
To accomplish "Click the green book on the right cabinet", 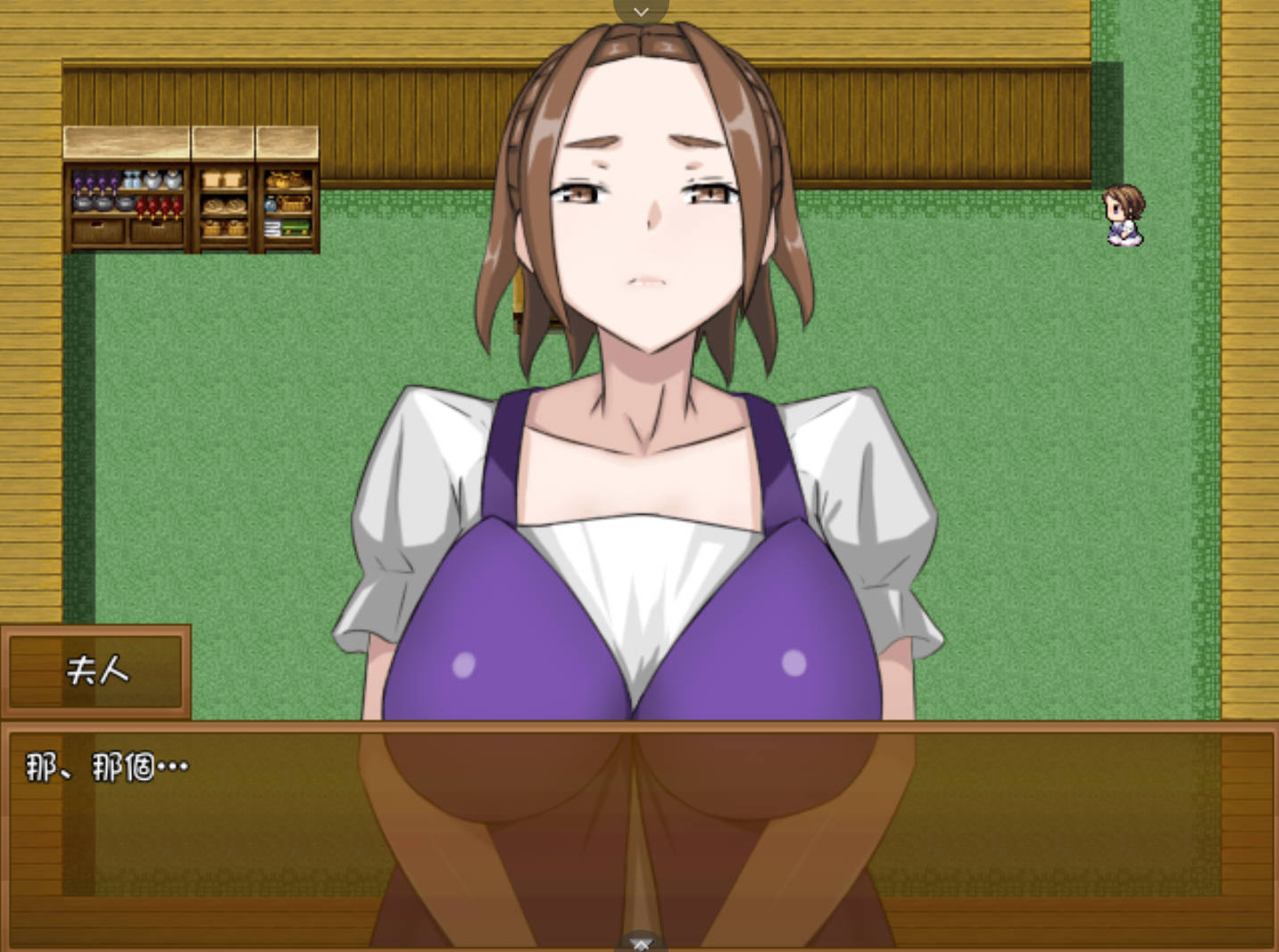I will point(294,227).
